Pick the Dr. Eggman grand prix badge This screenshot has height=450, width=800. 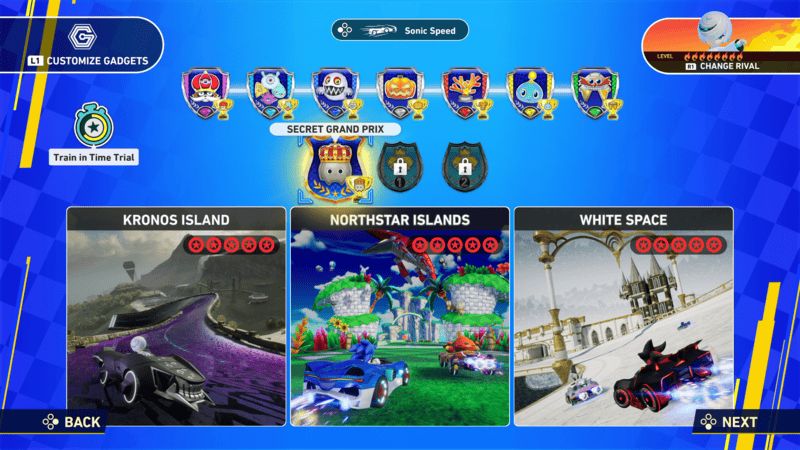pyautogui.click(x=592, y=90)
